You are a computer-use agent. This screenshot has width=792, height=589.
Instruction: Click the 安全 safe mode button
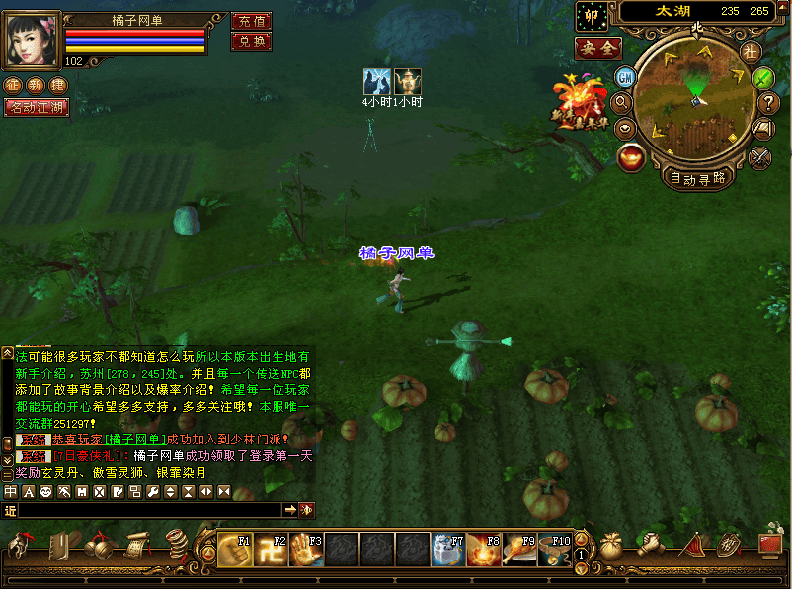[598, 48]
